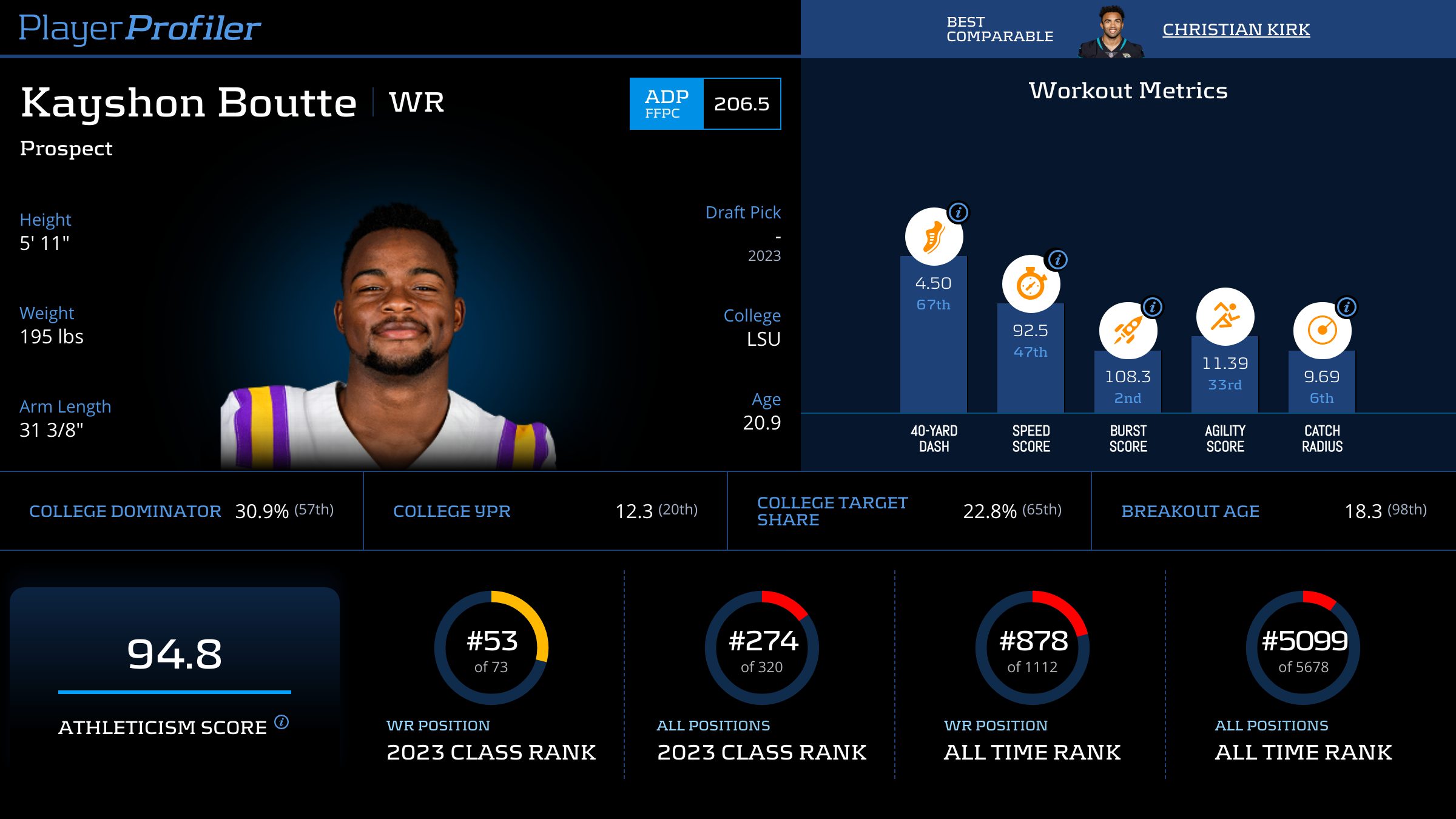Image resolution: width=1456 pixels, height=819 pixels.
Task: Show info for the Catch Radius metric
Action: click(1347, 307)
